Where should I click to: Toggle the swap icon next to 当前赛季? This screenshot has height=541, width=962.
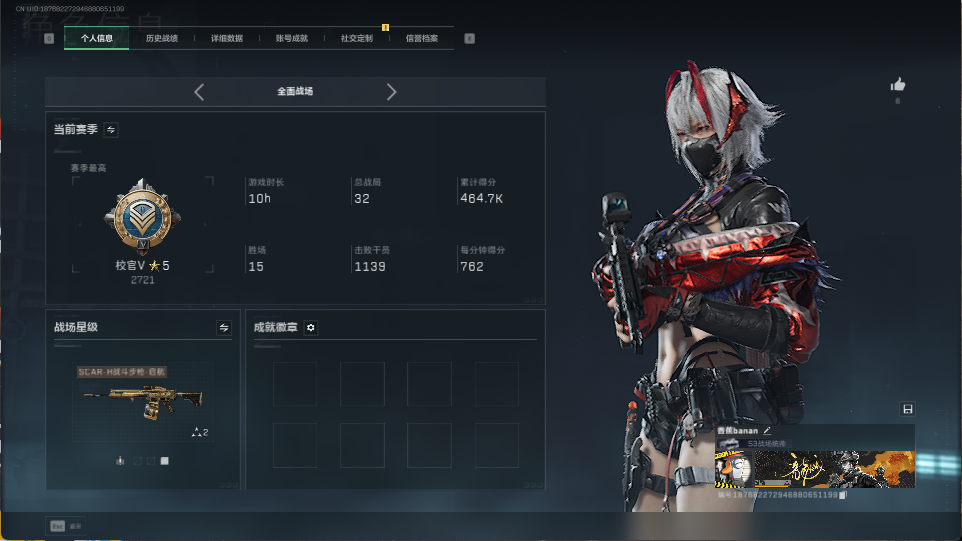point(111,129)
